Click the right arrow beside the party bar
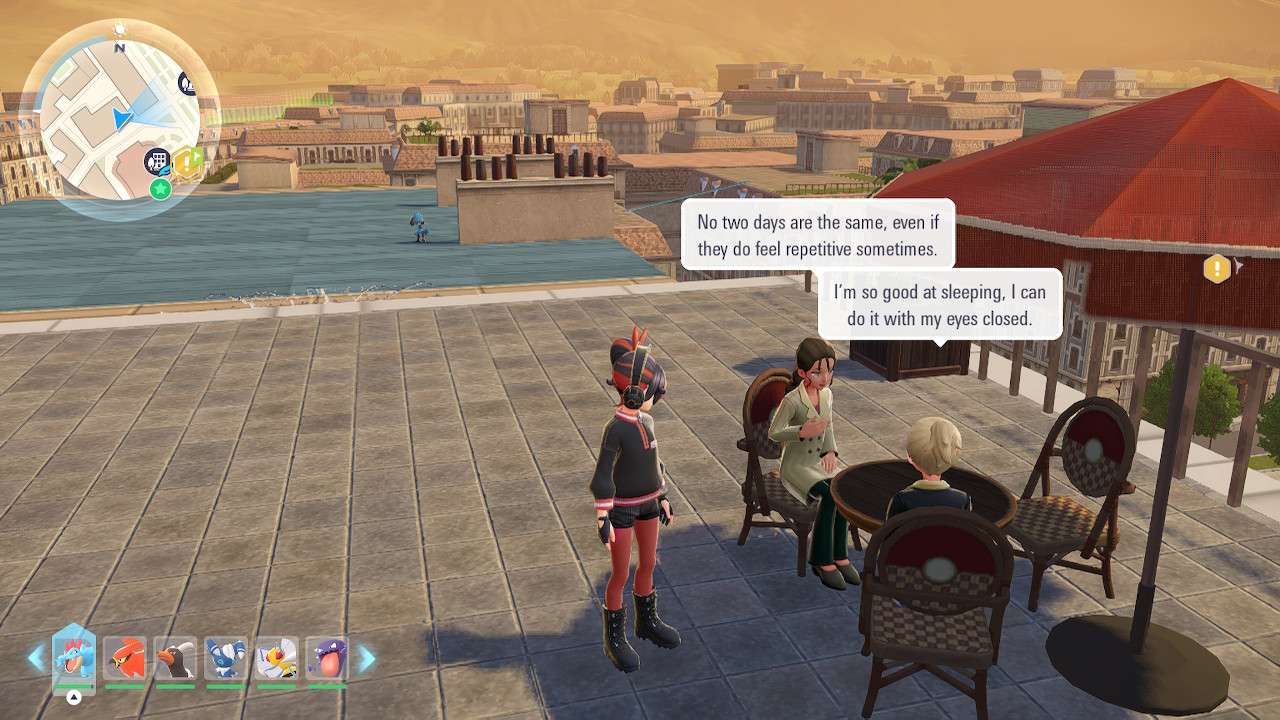 tap(367, 658)
